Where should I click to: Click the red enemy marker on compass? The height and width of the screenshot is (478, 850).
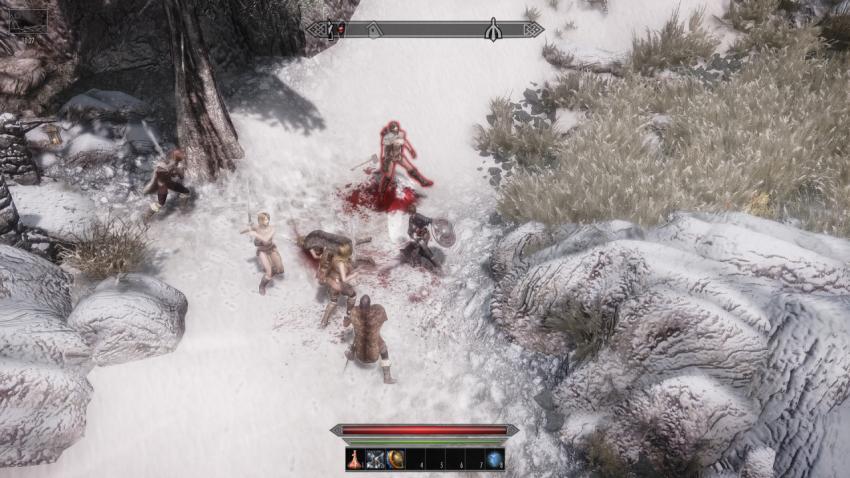click(x=340, y=29)
